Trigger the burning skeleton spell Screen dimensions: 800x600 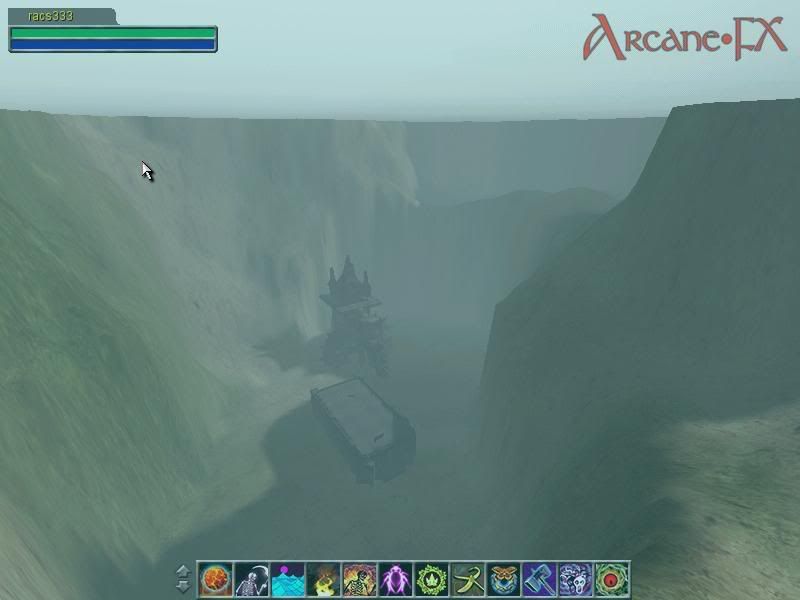(359, 578)
